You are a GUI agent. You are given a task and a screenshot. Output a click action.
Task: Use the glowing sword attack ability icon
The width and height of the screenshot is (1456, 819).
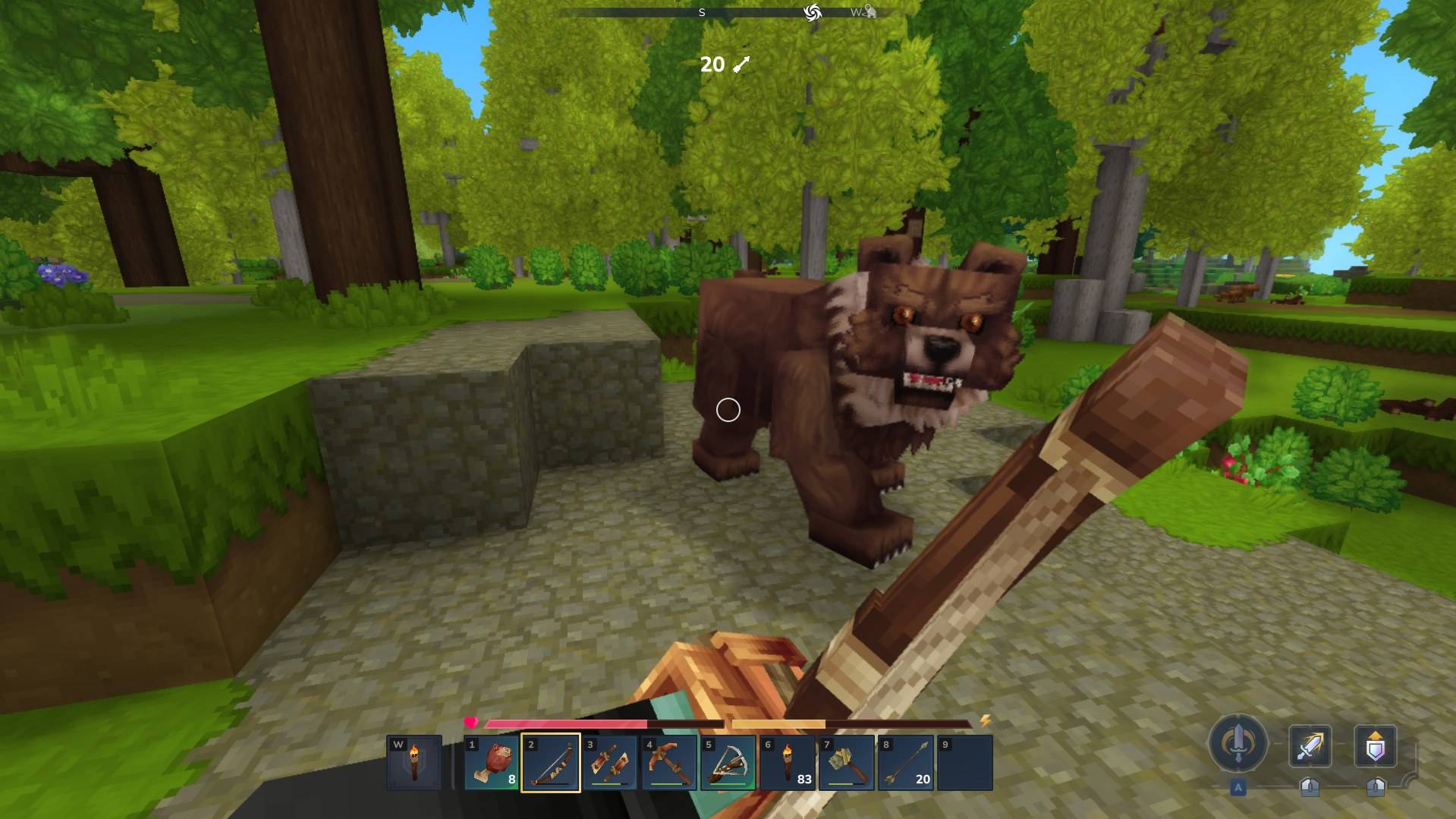coord(1310,746)
